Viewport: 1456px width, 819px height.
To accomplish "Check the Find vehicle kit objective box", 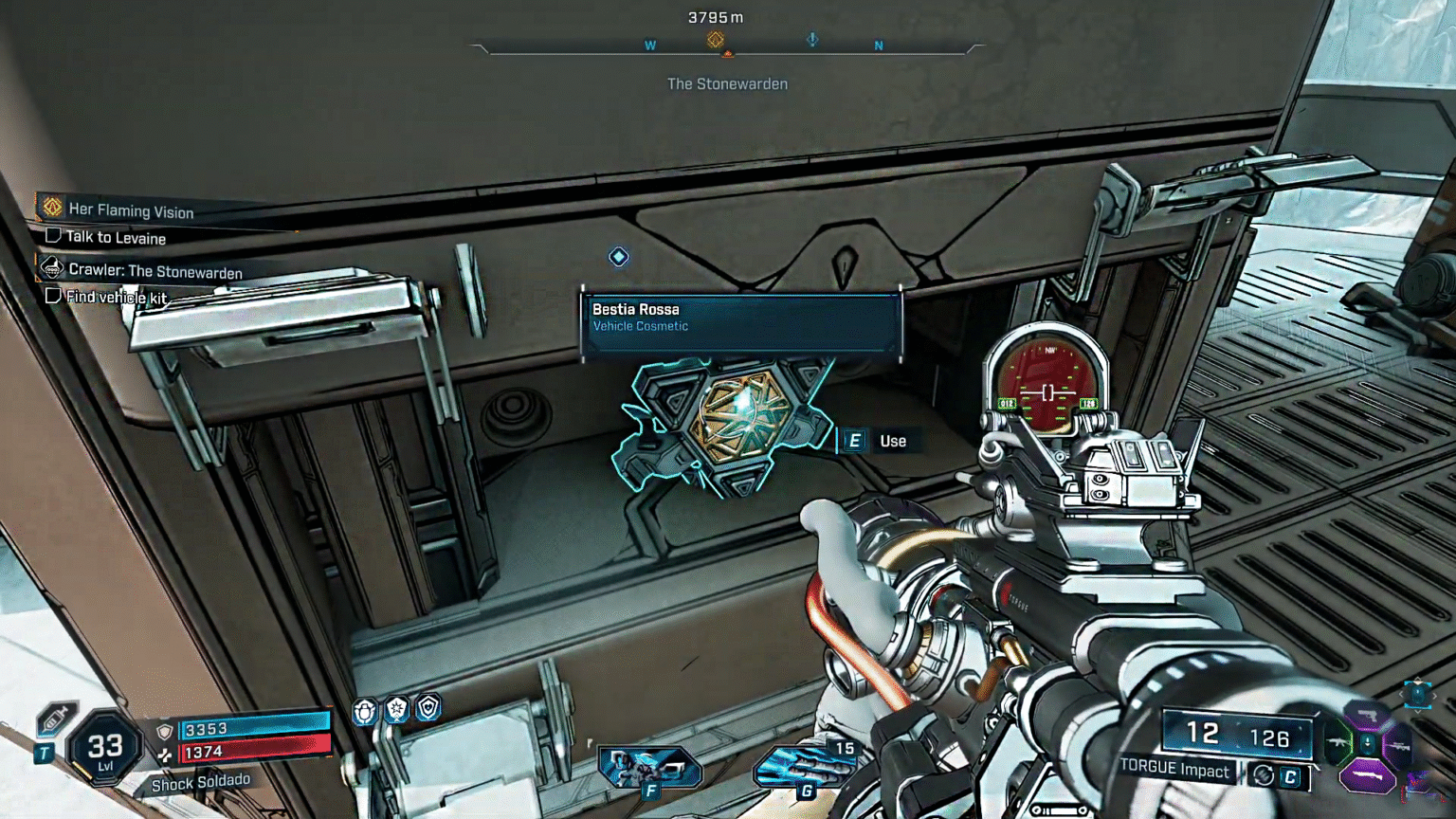I will pyautogui.click(x=55, y=297).
